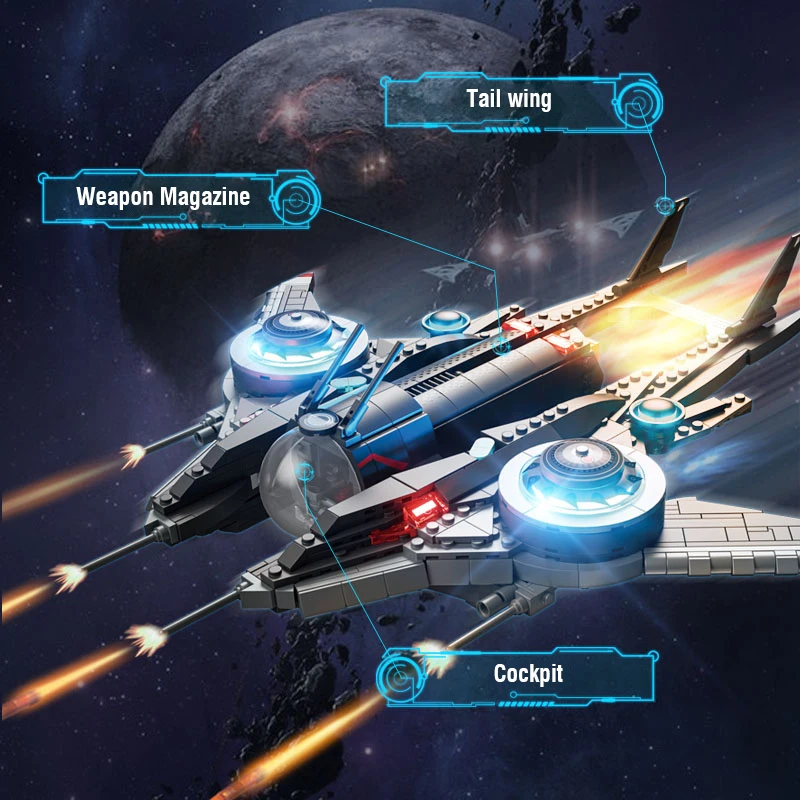Click the Weapon Magazine label

pos(163,196)
